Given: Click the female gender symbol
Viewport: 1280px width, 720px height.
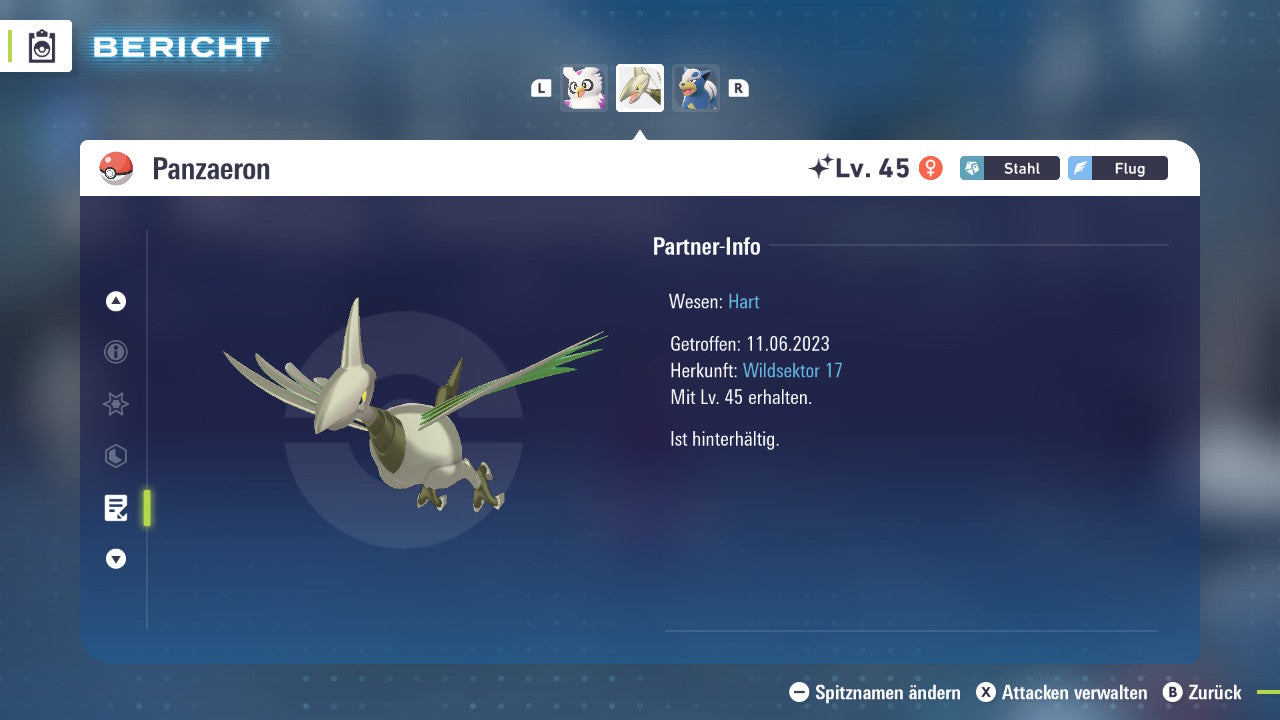Looking at the screenshot, I should [931, 168].
